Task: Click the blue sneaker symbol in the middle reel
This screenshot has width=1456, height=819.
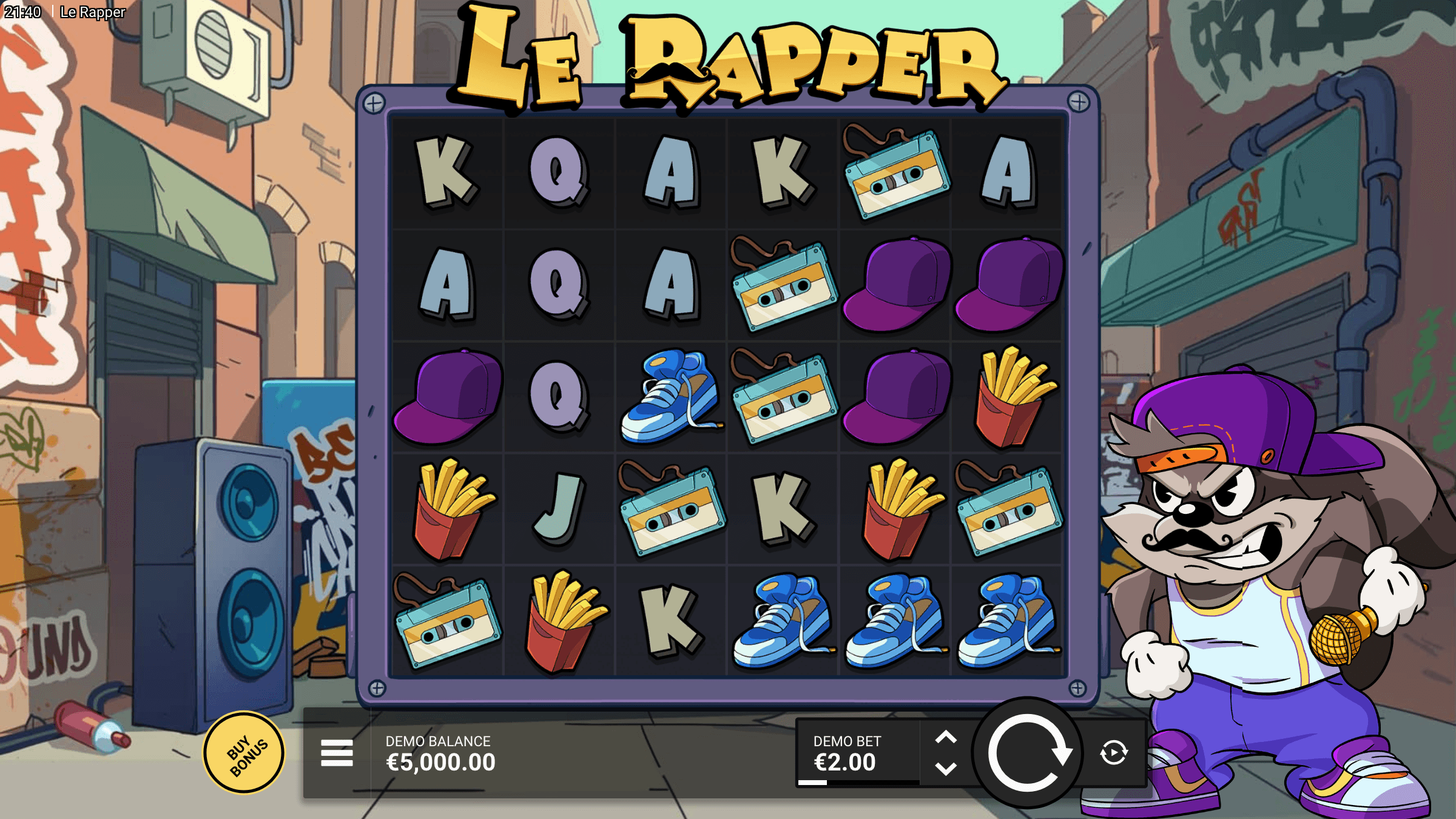Action: (670, 394)
